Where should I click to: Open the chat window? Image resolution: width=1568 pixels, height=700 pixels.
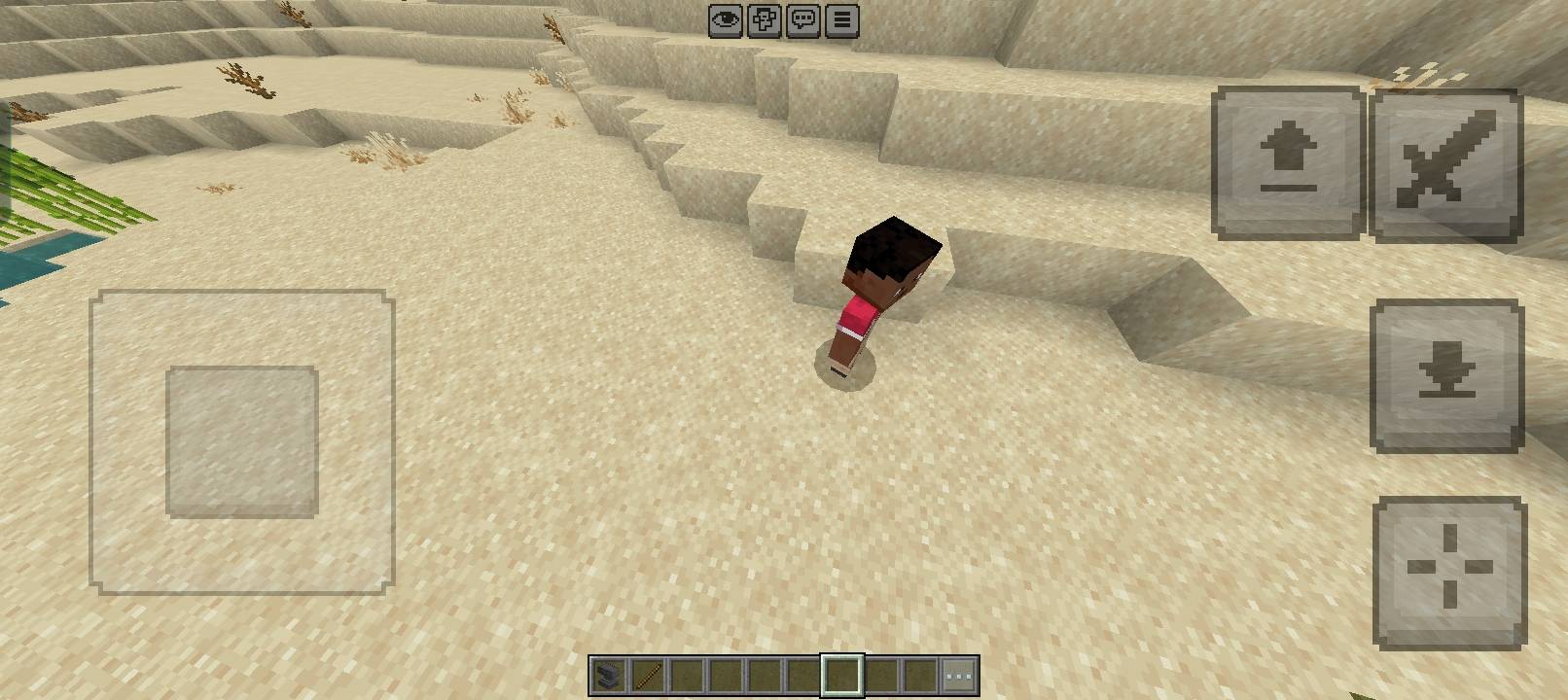coord(801,19)
